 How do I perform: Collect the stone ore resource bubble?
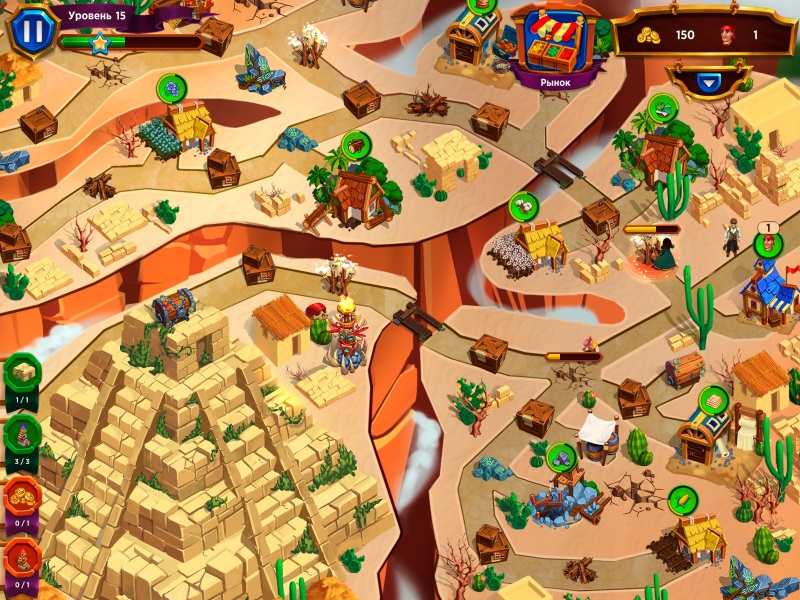click(562, 455)
